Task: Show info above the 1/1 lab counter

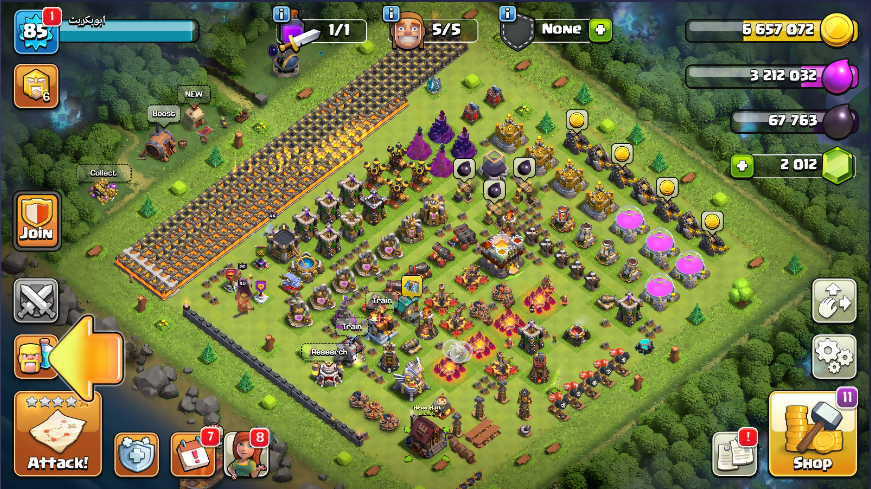Action: pos(282,13)
